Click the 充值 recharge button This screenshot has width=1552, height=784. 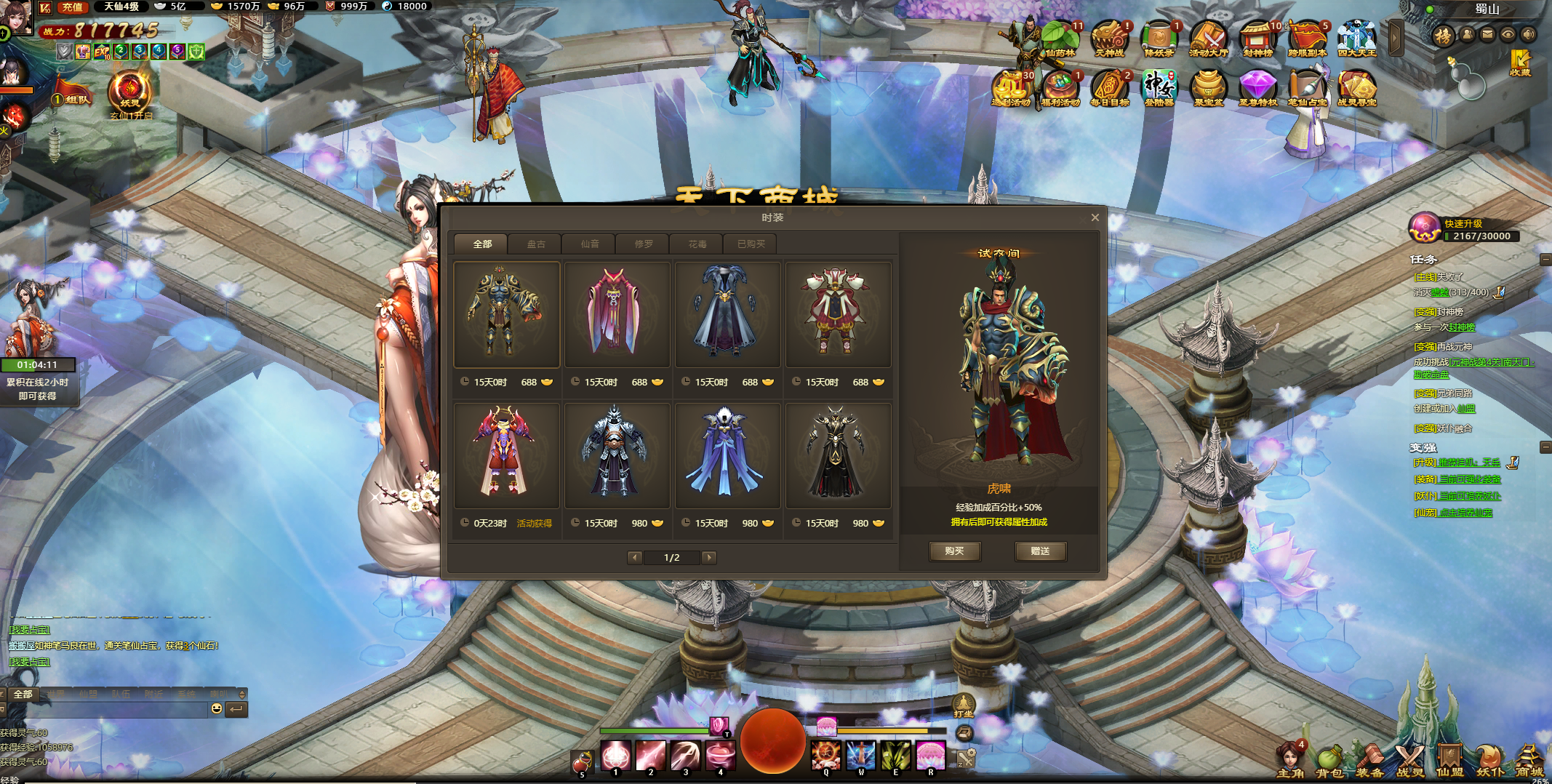click(x=72, y=7)
